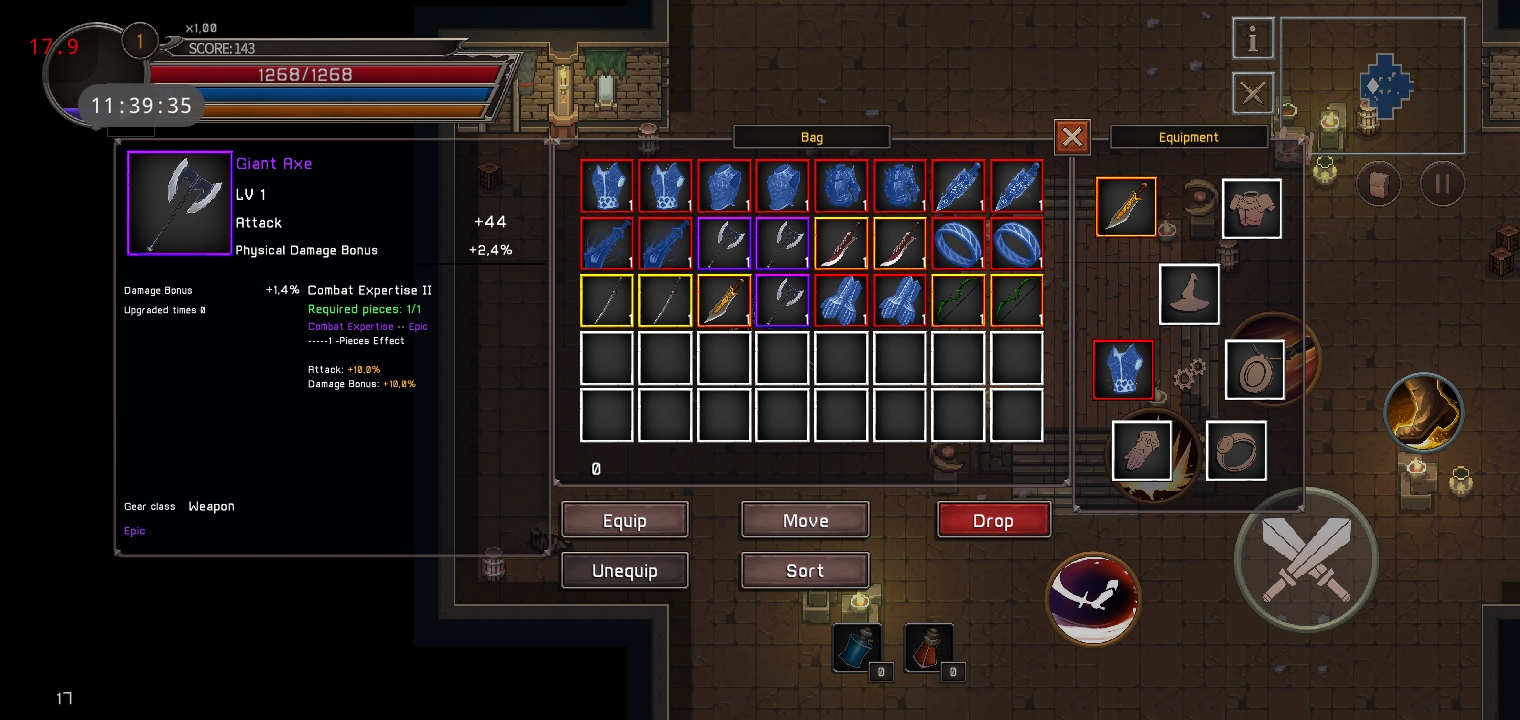Sort the bag items

(805, 570)
